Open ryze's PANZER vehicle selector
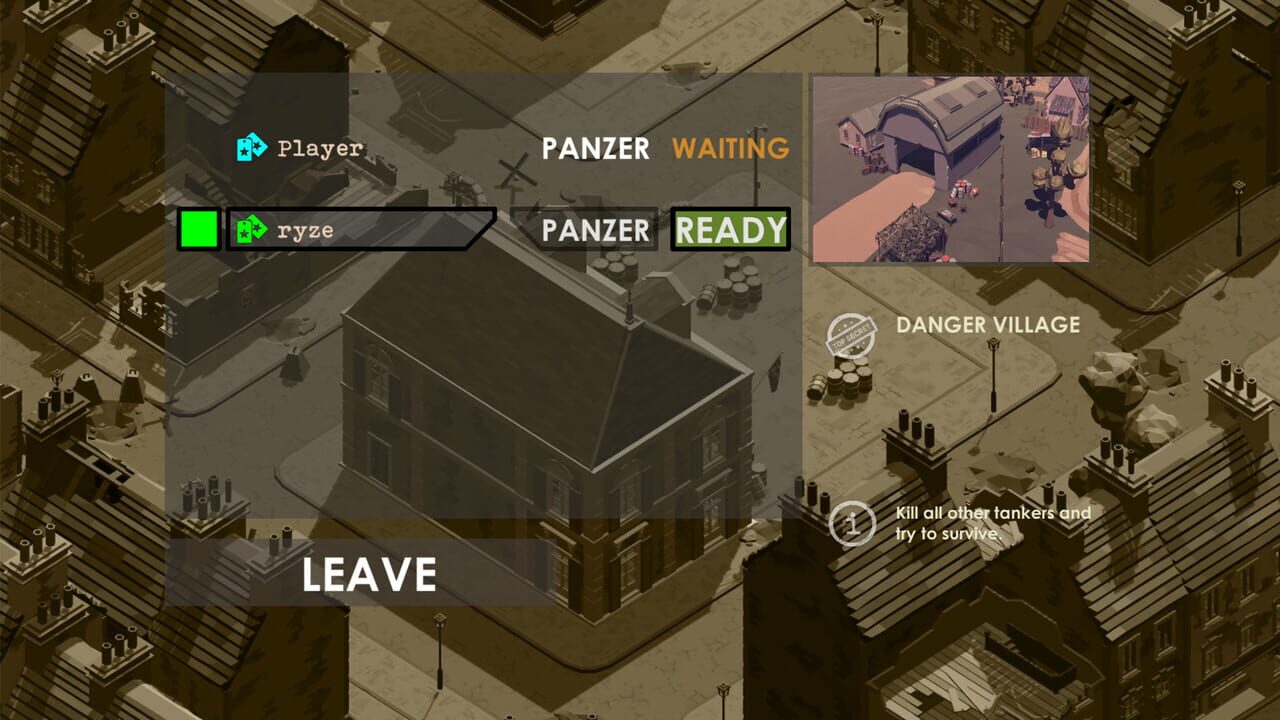 click(x=595, y=230)
